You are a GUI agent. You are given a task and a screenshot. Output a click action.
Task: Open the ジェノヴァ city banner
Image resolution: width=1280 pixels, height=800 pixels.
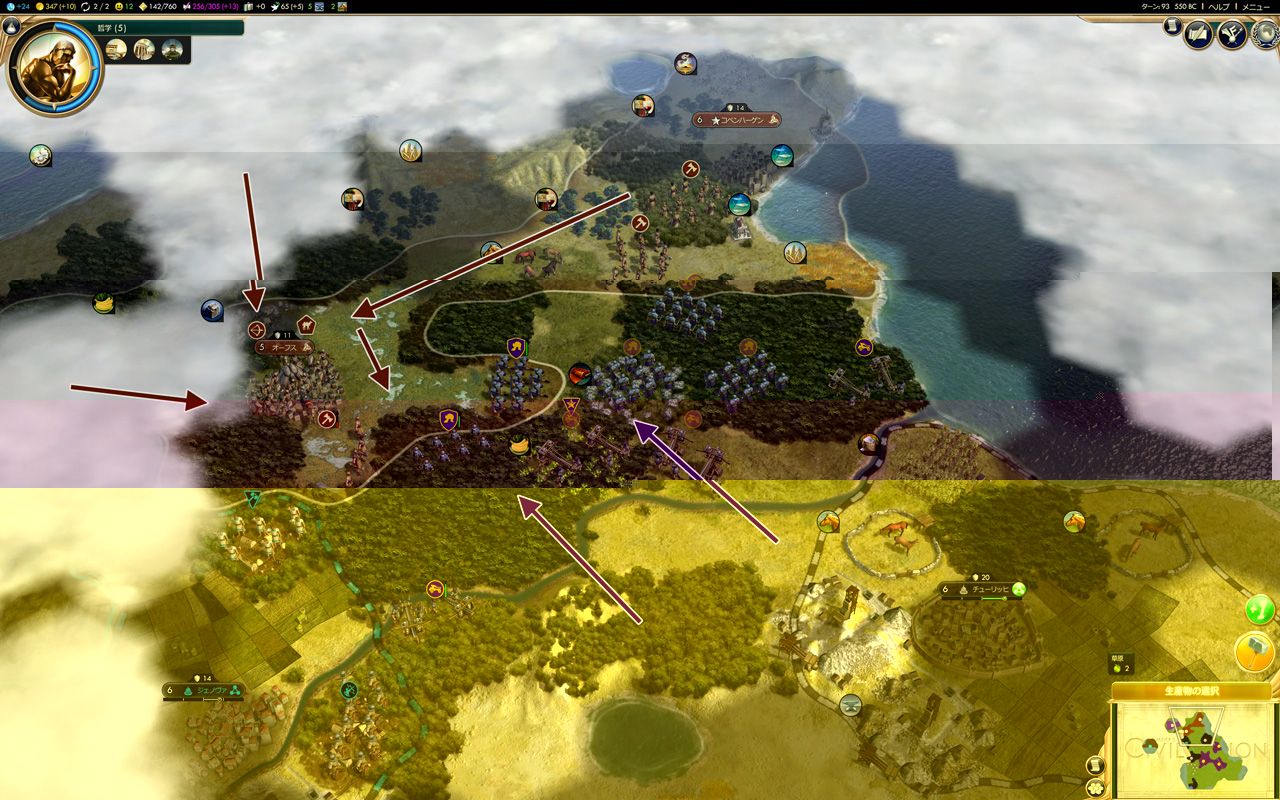(203, 690)
